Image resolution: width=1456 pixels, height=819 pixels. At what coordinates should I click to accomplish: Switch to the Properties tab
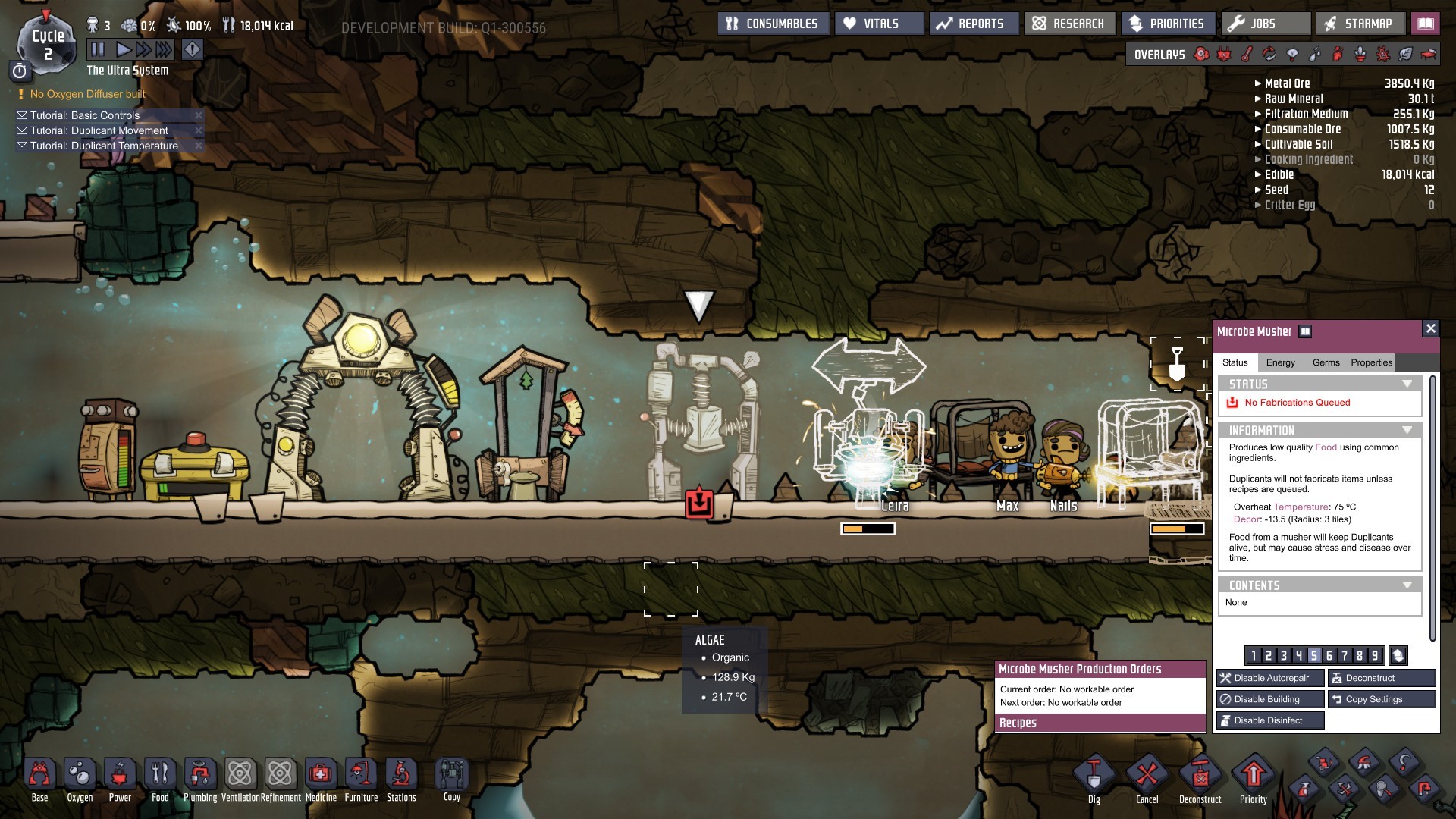point(1371,362)
